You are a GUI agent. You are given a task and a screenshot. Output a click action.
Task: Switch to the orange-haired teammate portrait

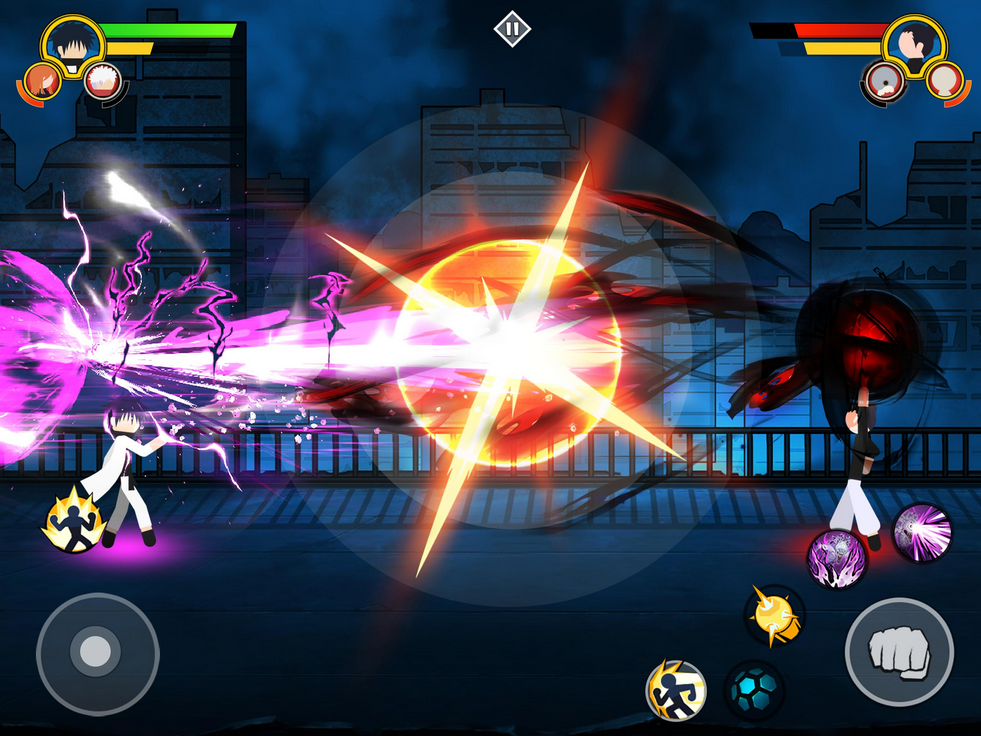point(42,81)
